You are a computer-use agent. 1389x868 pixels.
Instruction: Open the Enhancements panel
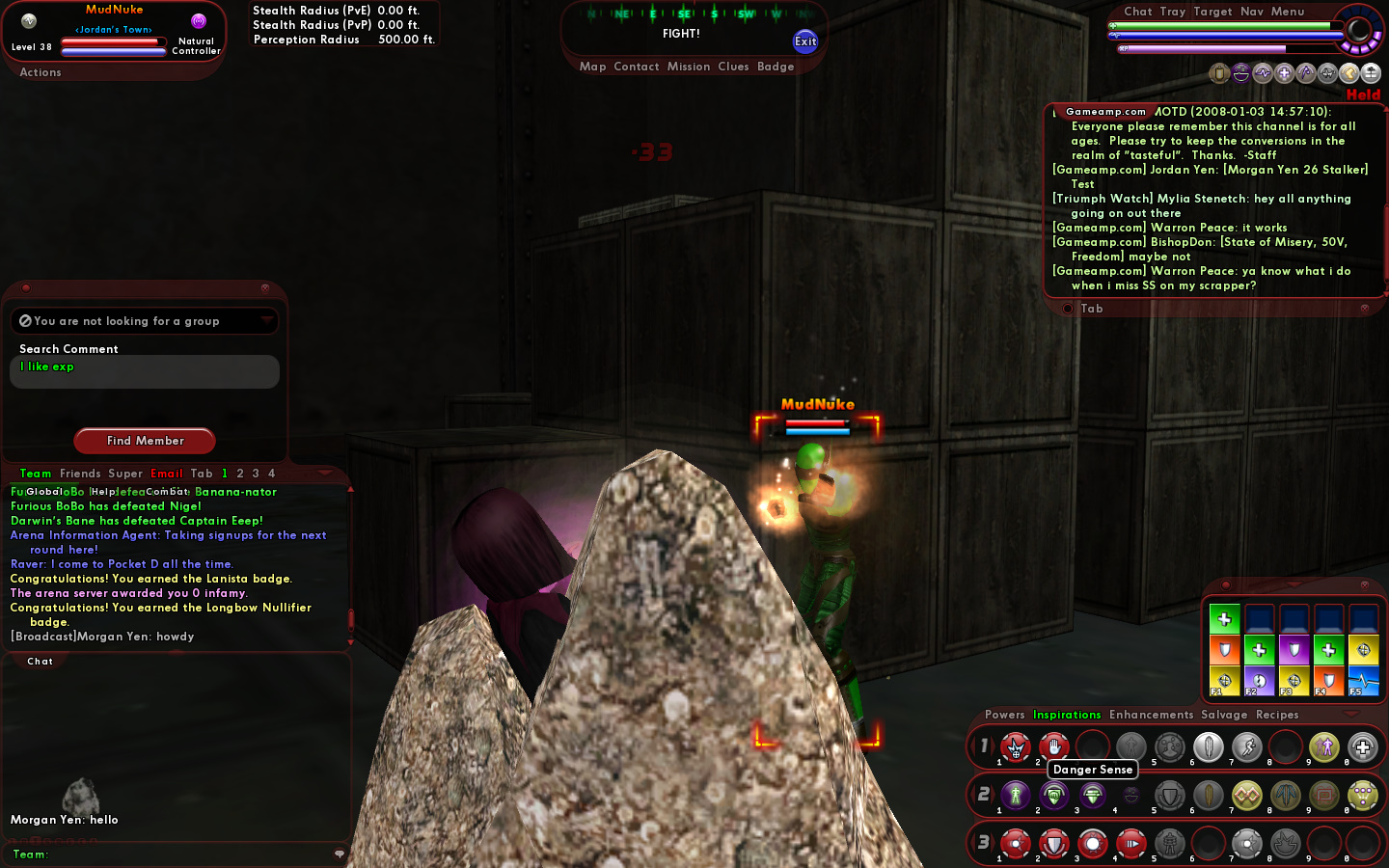(x=1151, y=715)
